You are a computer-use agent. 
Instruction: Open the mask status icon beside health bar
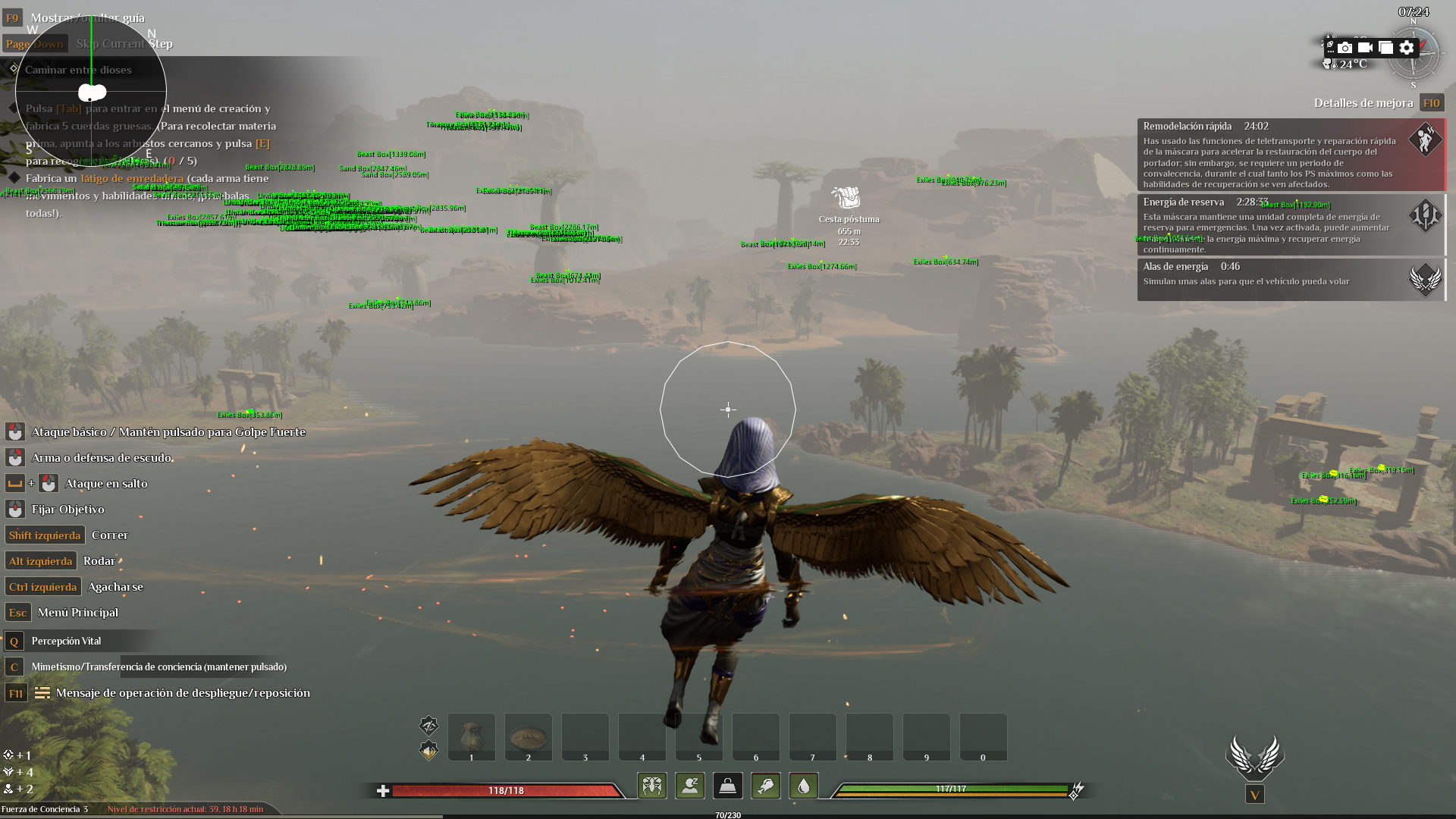[652, 786]
